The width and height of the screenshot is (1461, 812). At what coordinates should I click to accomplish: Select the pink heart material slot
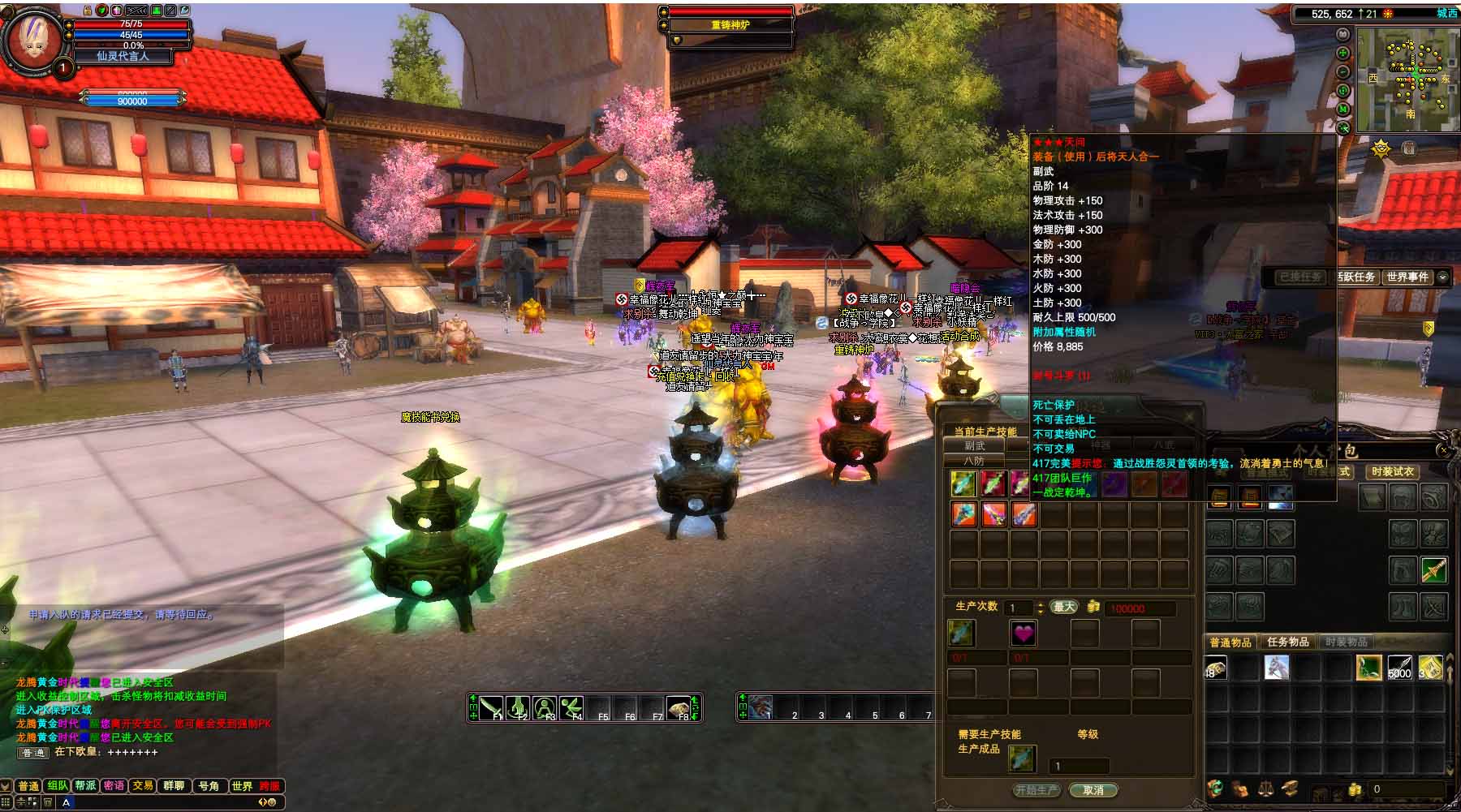point(1023,633)
